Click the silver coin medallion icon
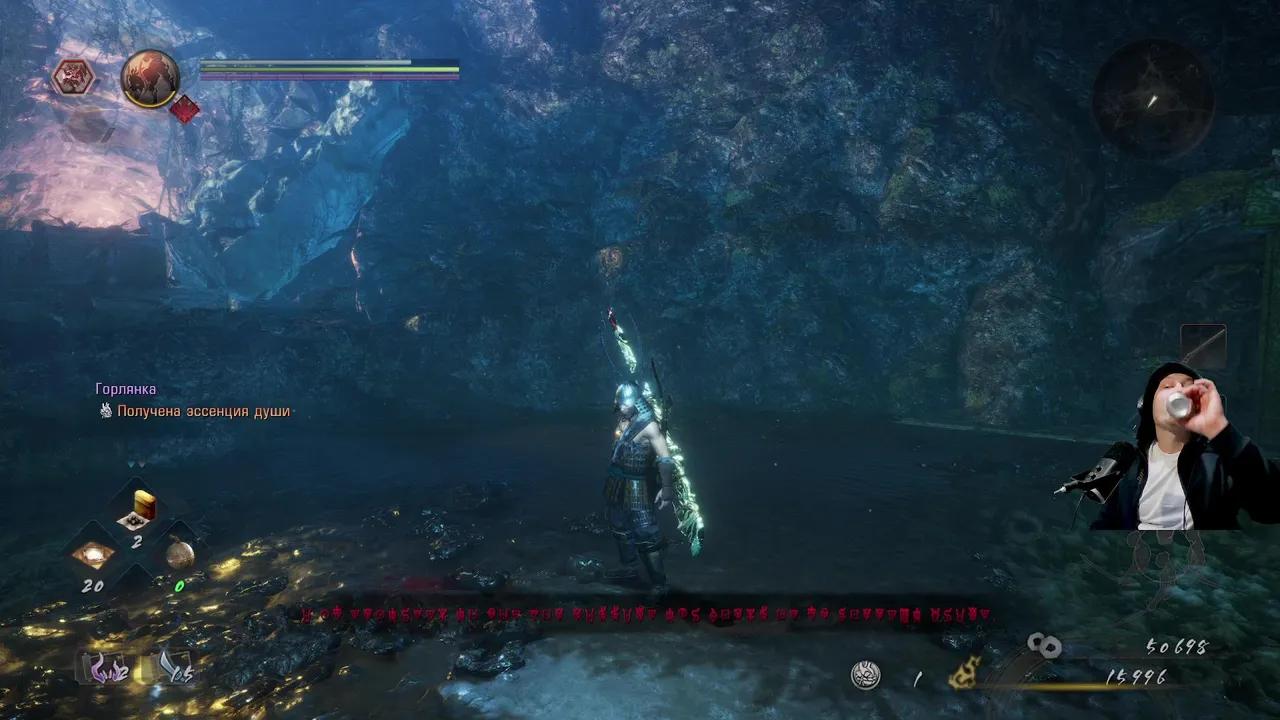This screenshot has height=720, width=1280. (865, 673)
